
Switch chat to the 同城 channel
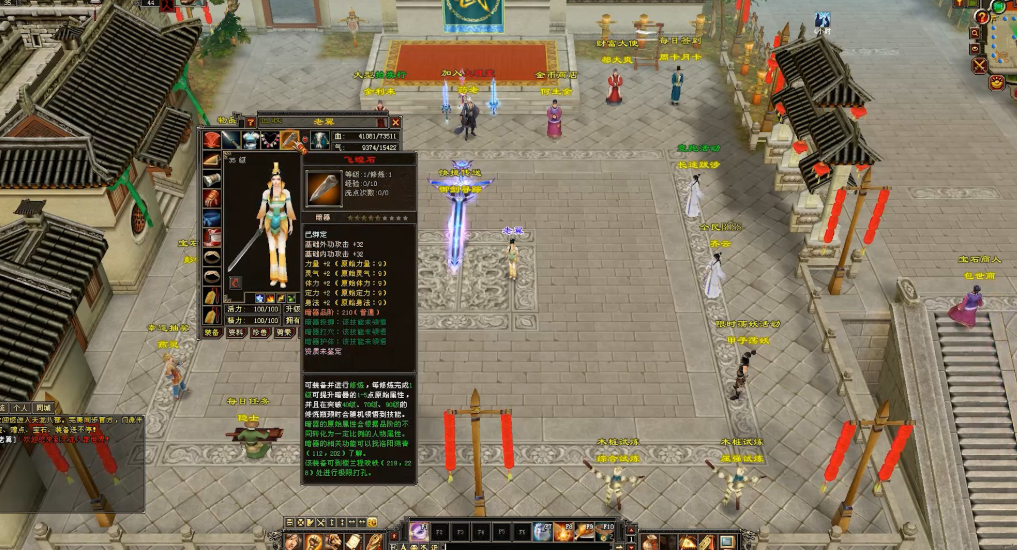point(42,408)
